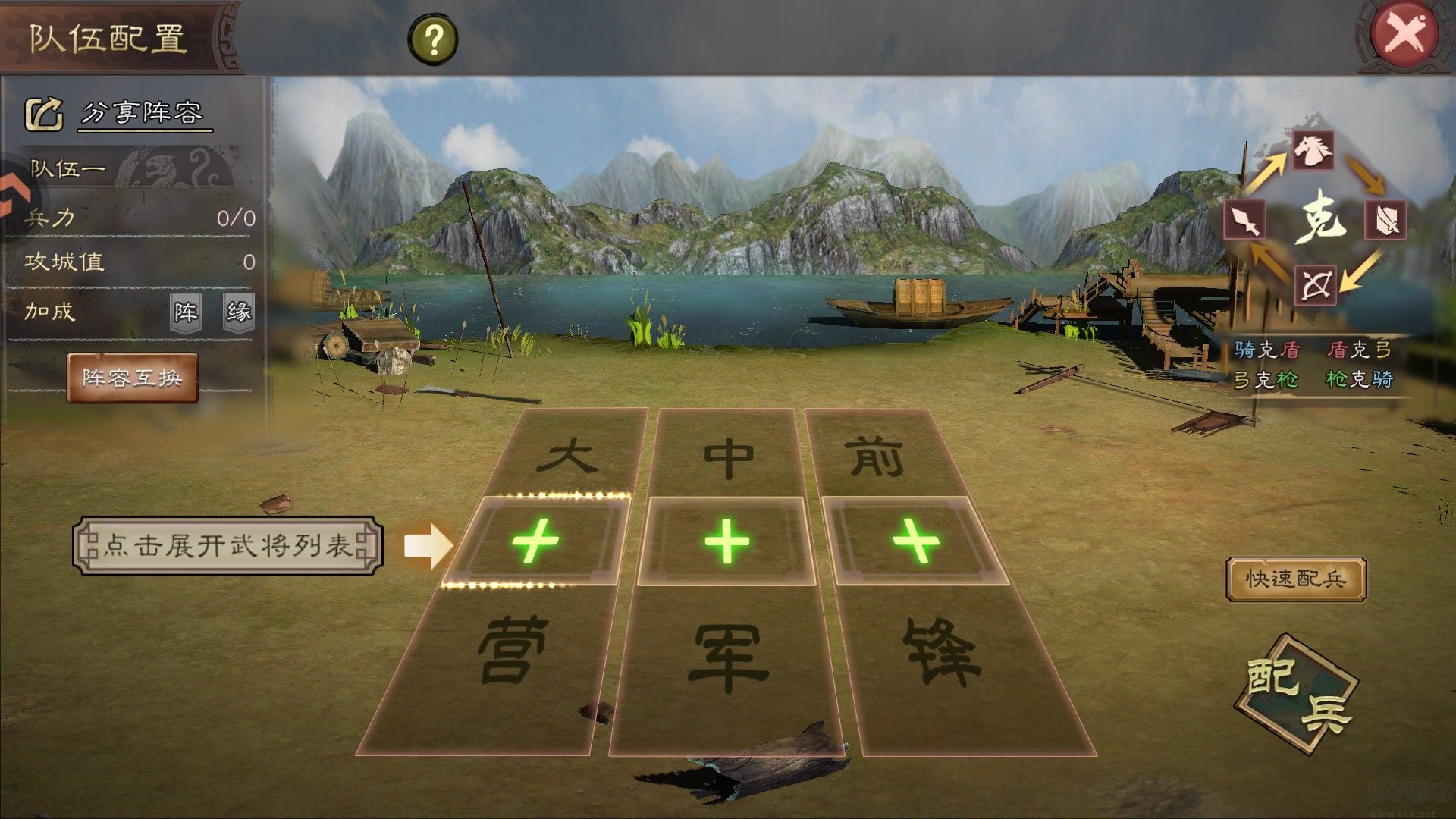Toggle the 缘 bonus badge
Screen dimensions: 1456x819
click(239, 312)
